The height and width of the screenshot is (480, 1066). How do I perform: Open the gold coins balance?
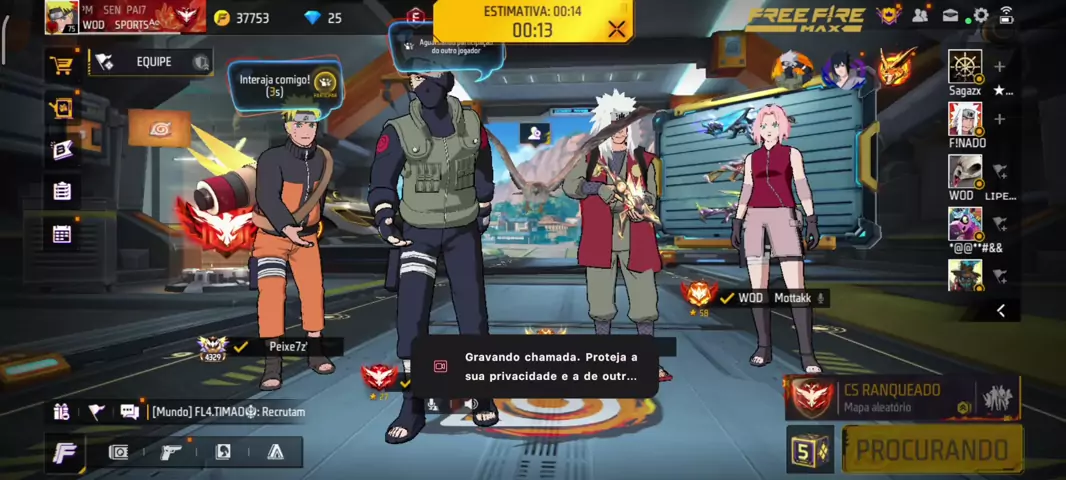coord(241,18)
